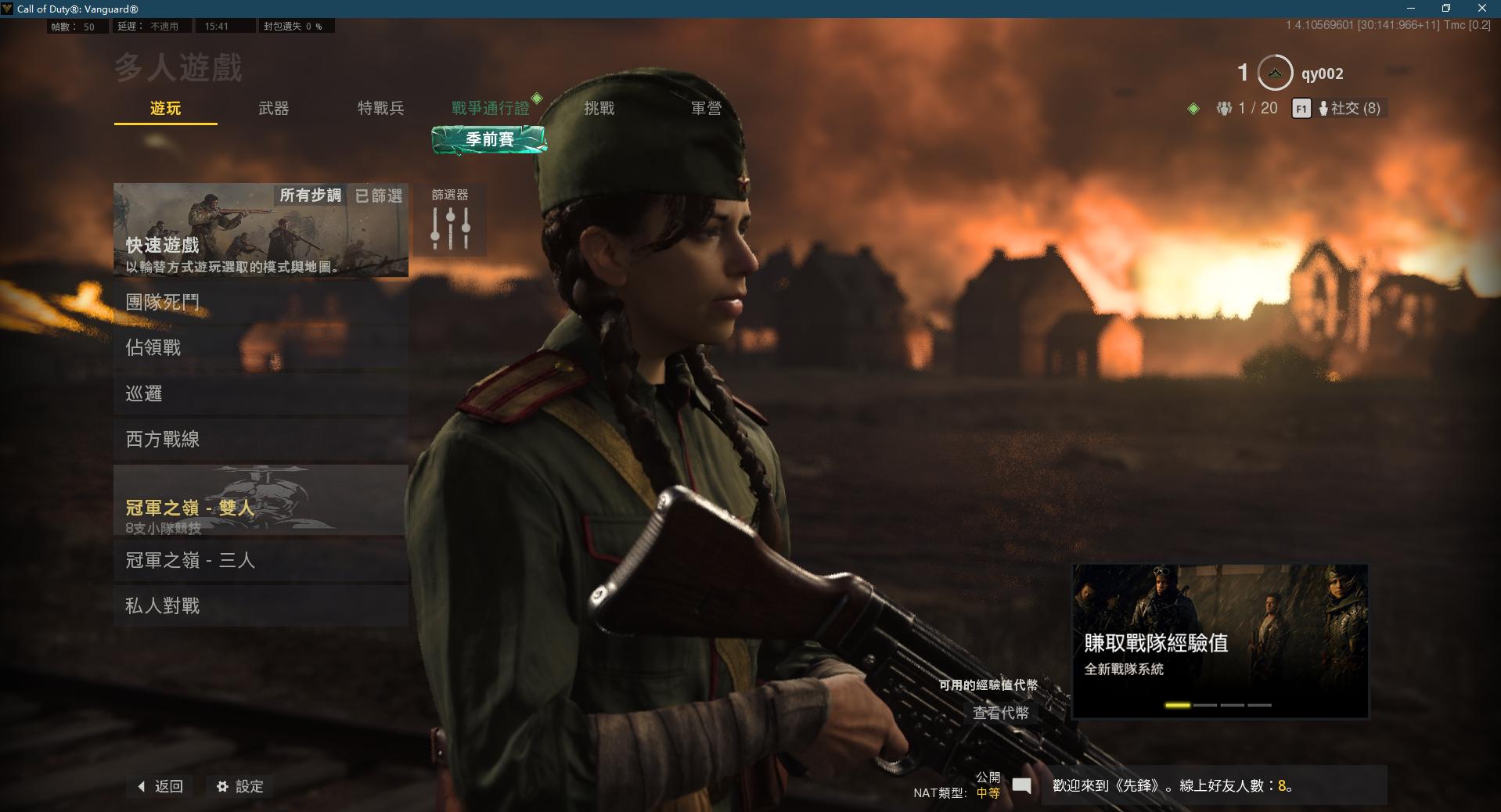
Task: Click the chat bubble icon near NAT類型
Action: pyautogui.click(x=1020, y=787)
